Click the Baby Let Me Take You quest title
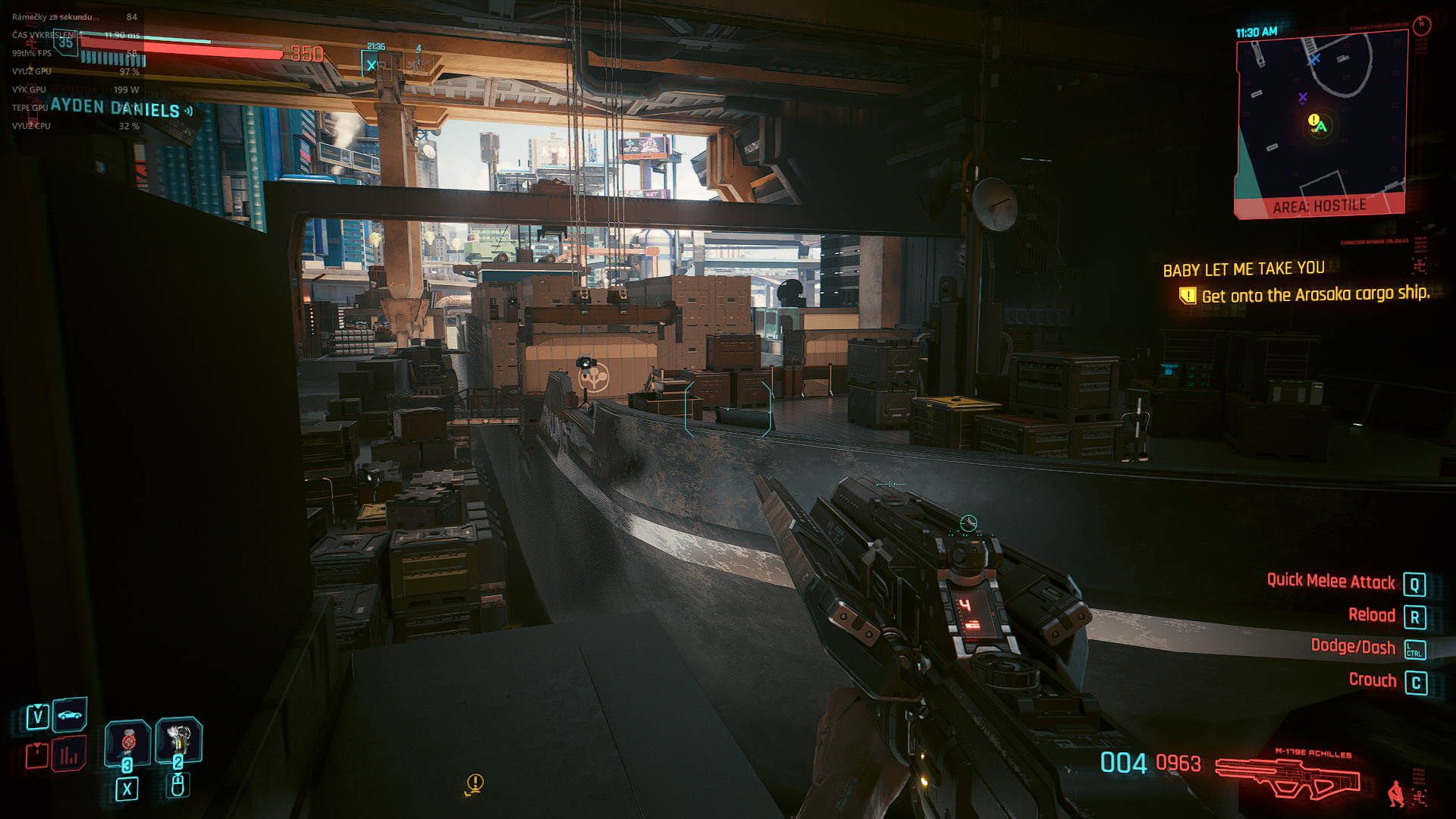 [1244, 269]
